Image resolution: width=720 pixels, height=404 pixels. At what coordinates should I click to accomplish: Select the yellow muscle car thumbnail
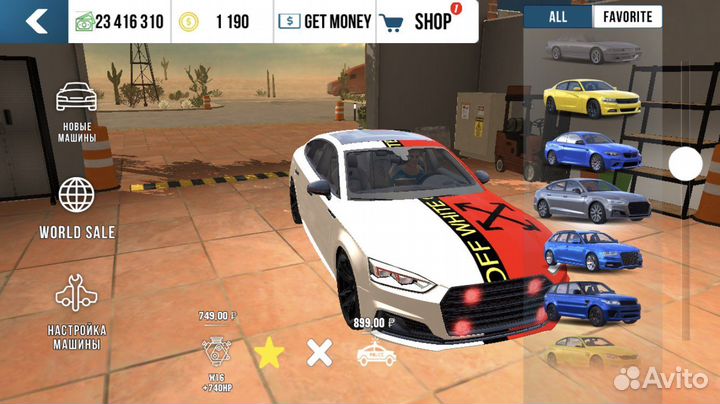pos(582,99)
